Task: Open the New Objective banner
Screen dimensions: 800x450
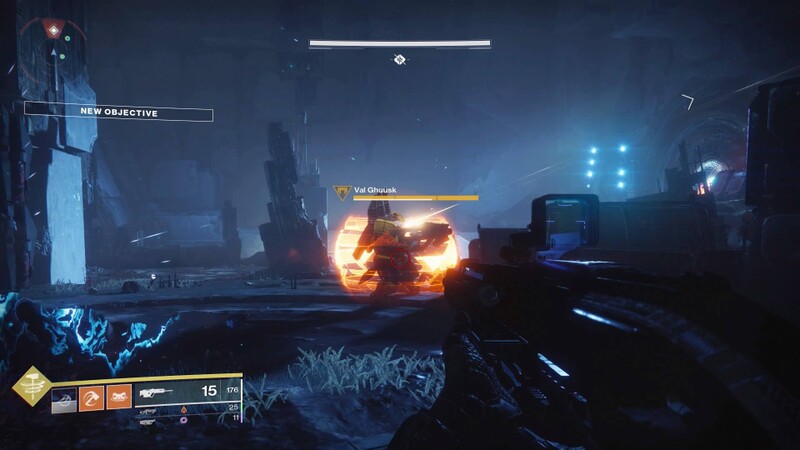Action: pyautogui.click(x=118, y=112)
